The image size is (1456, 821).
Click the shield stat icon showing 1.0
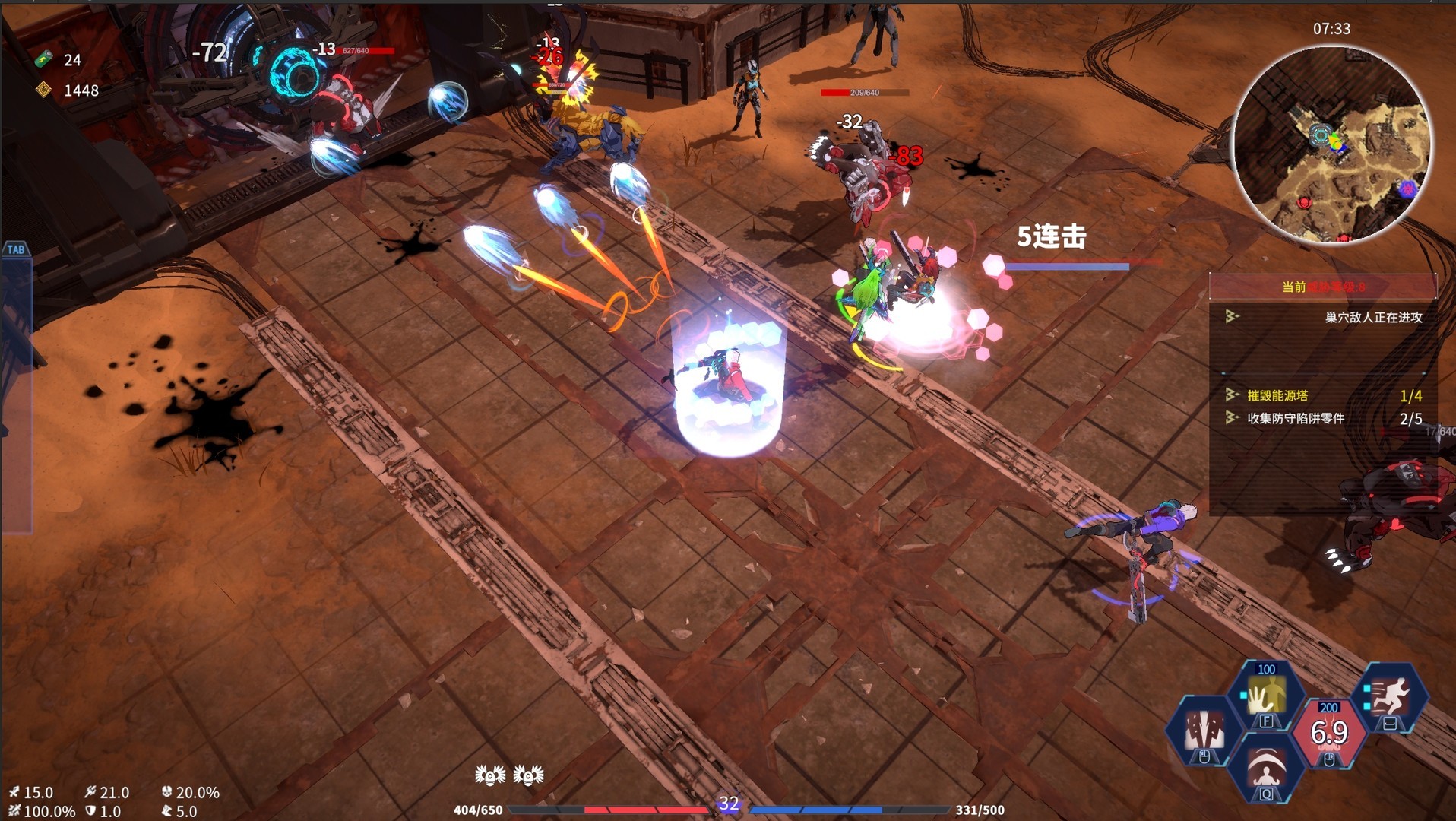pos(91,810)
